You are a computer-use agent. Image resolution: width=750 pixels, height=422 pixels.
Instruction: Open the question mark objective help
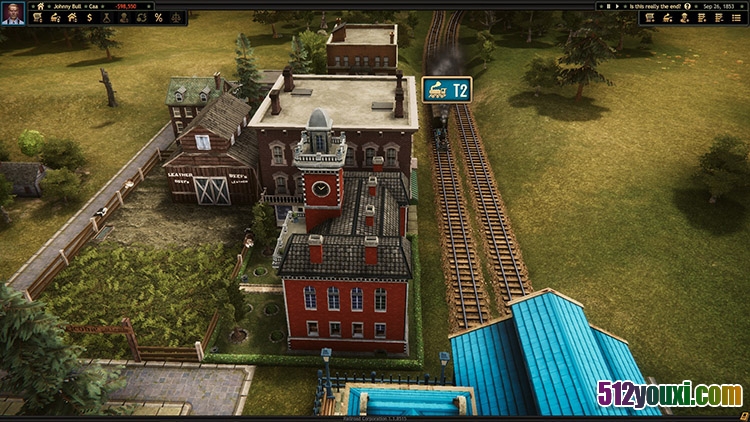point(687,6)
